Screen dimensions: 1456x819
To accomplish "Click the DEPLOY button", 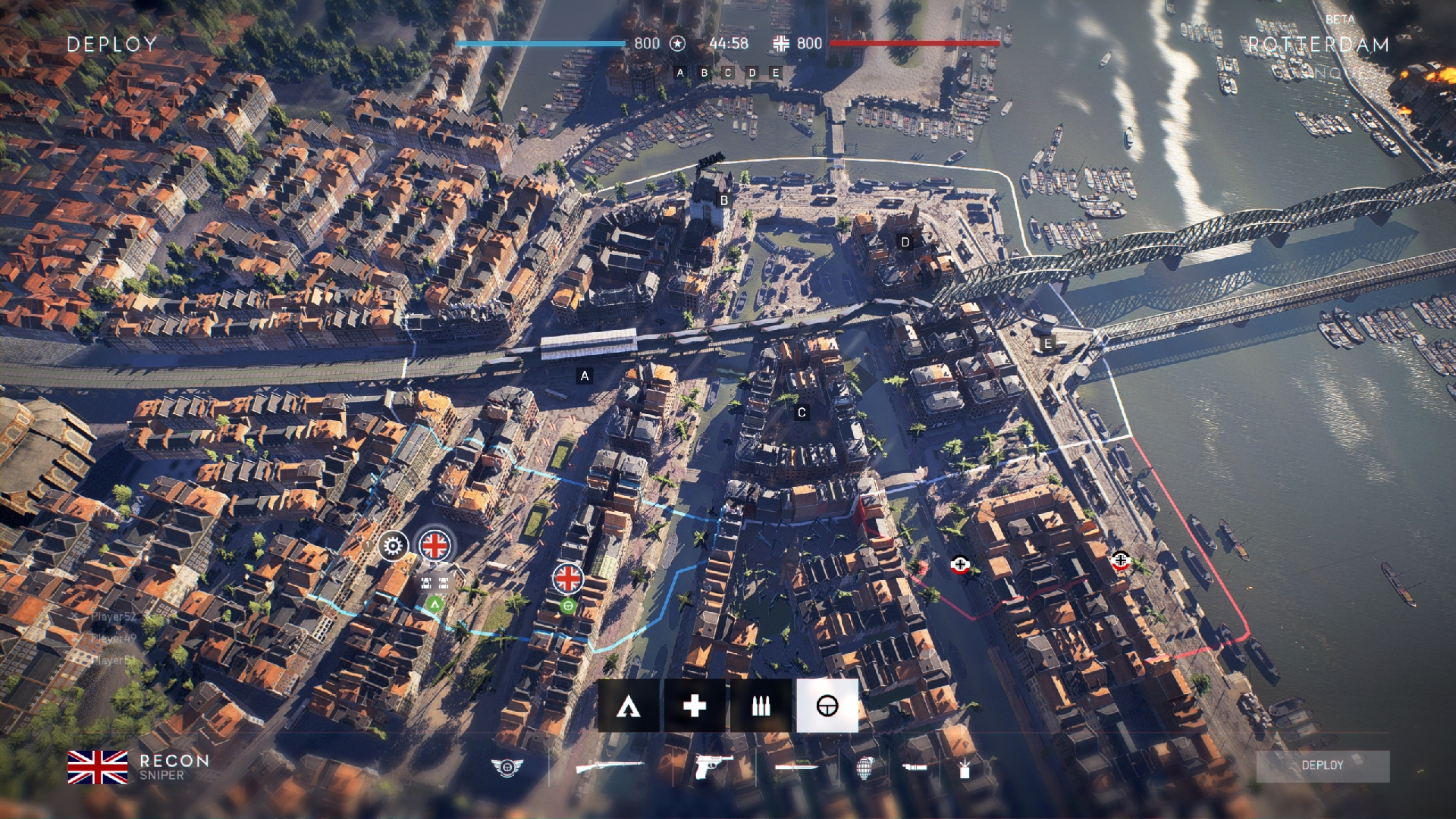I will click(x=1322, y=766).
